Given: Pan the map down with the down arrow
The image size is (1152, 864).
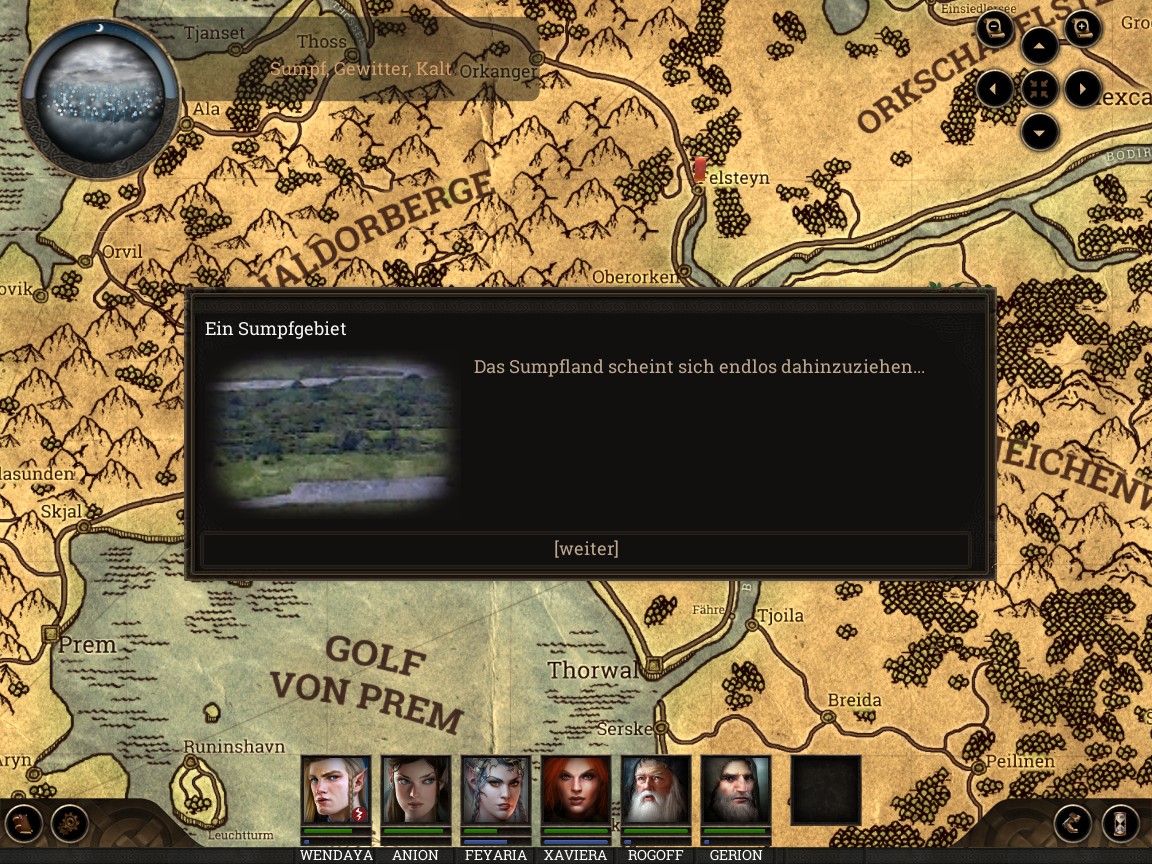Looking at the screenshot, I should pos(1040,131).
